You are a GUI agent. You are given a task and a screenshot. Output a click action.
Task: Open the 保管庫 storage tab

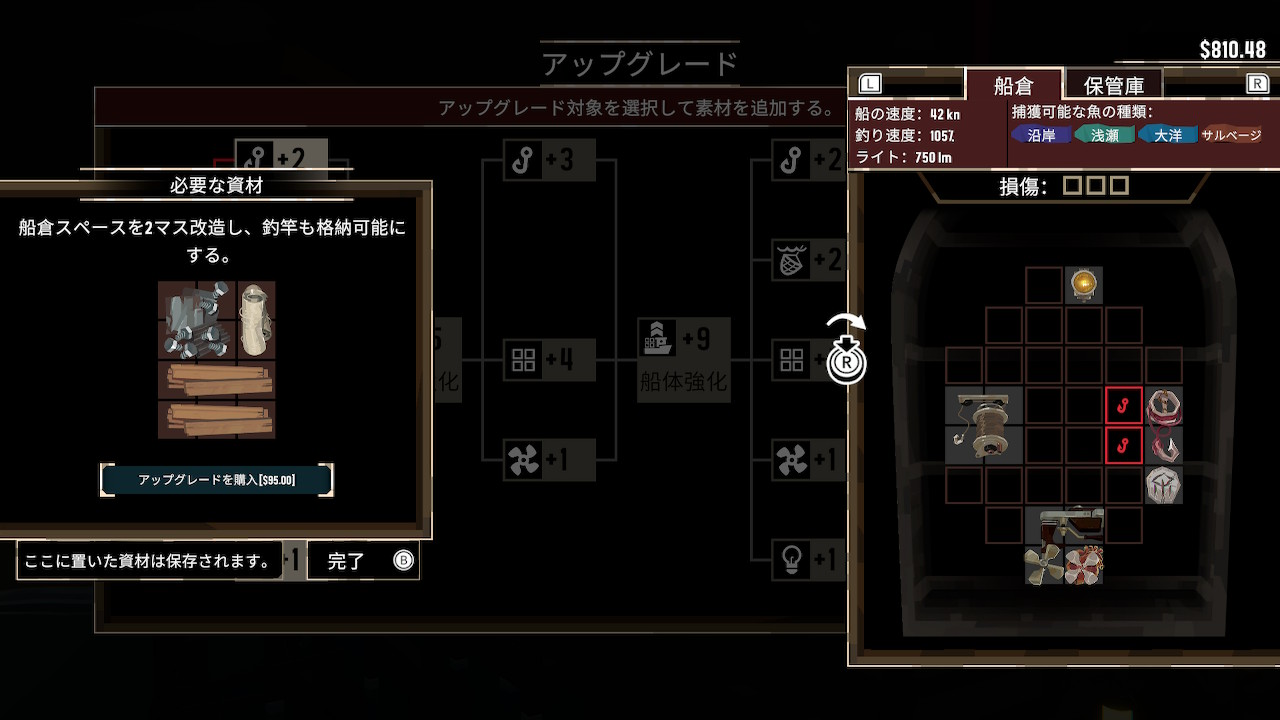1113,85
